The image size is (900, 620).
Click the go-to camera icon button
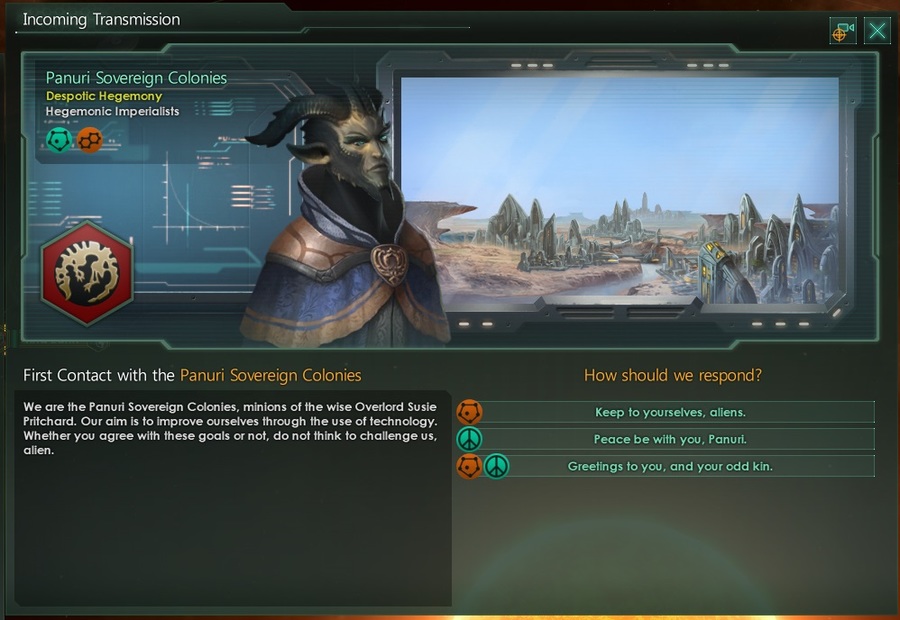pyautogui.click(x=843, y=31)
